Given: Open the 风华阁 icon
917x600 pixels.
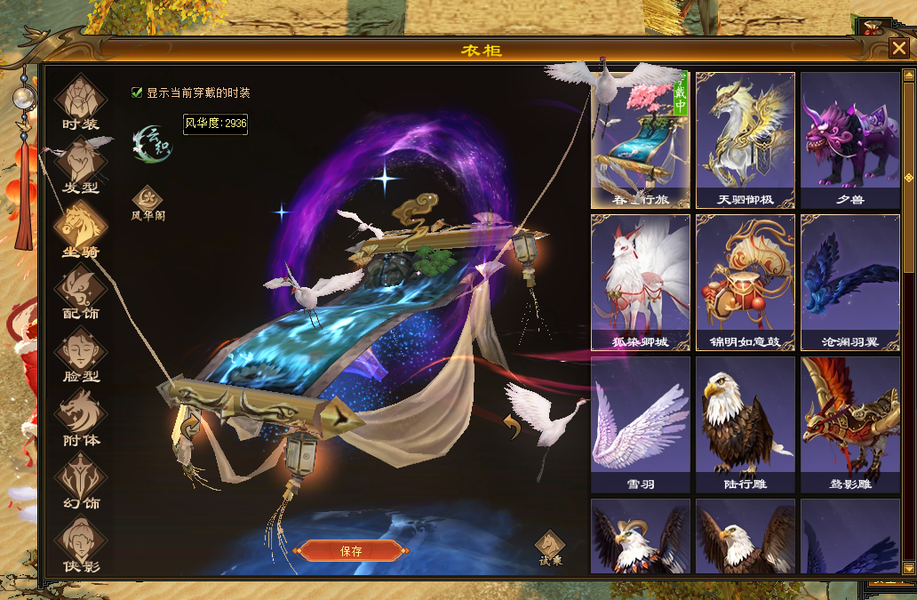Looking at the screenshot, I should coord(148,200).
